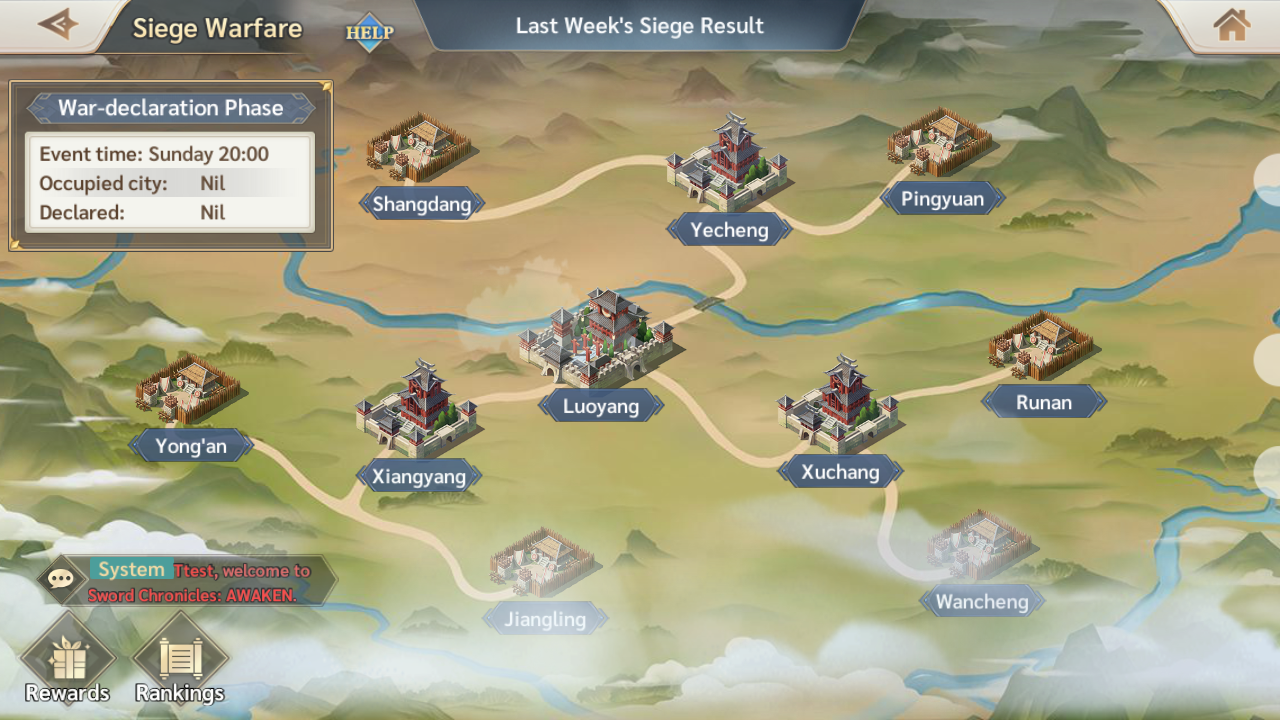Return to the home screen
Screen dimensions: 1280x720
click(x=1231, y=25)
